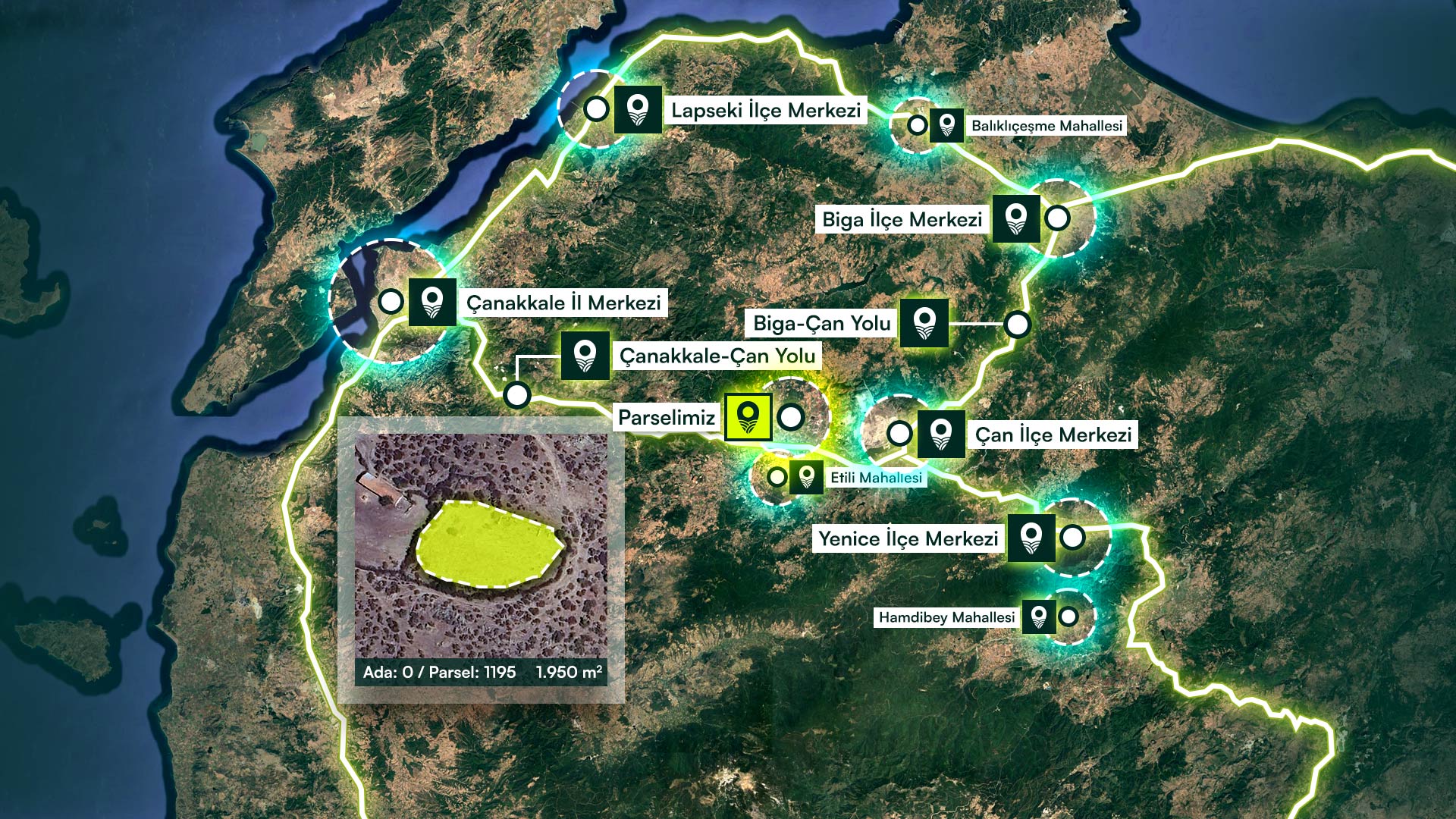
Task: Select the Yenice İlçe Merkezi pin icon
Action: click(1031, 538)
